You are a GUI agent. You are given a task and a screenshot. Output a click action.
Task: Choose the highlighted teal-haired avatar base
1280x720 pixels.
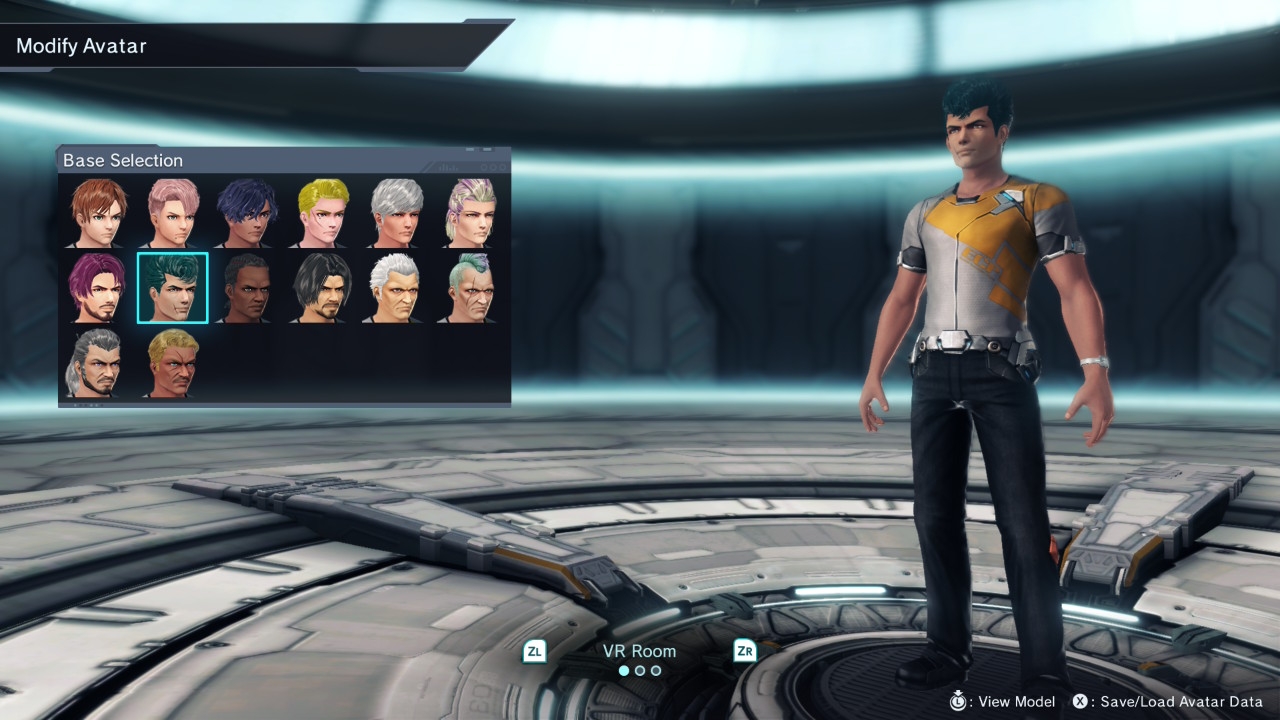173,288
